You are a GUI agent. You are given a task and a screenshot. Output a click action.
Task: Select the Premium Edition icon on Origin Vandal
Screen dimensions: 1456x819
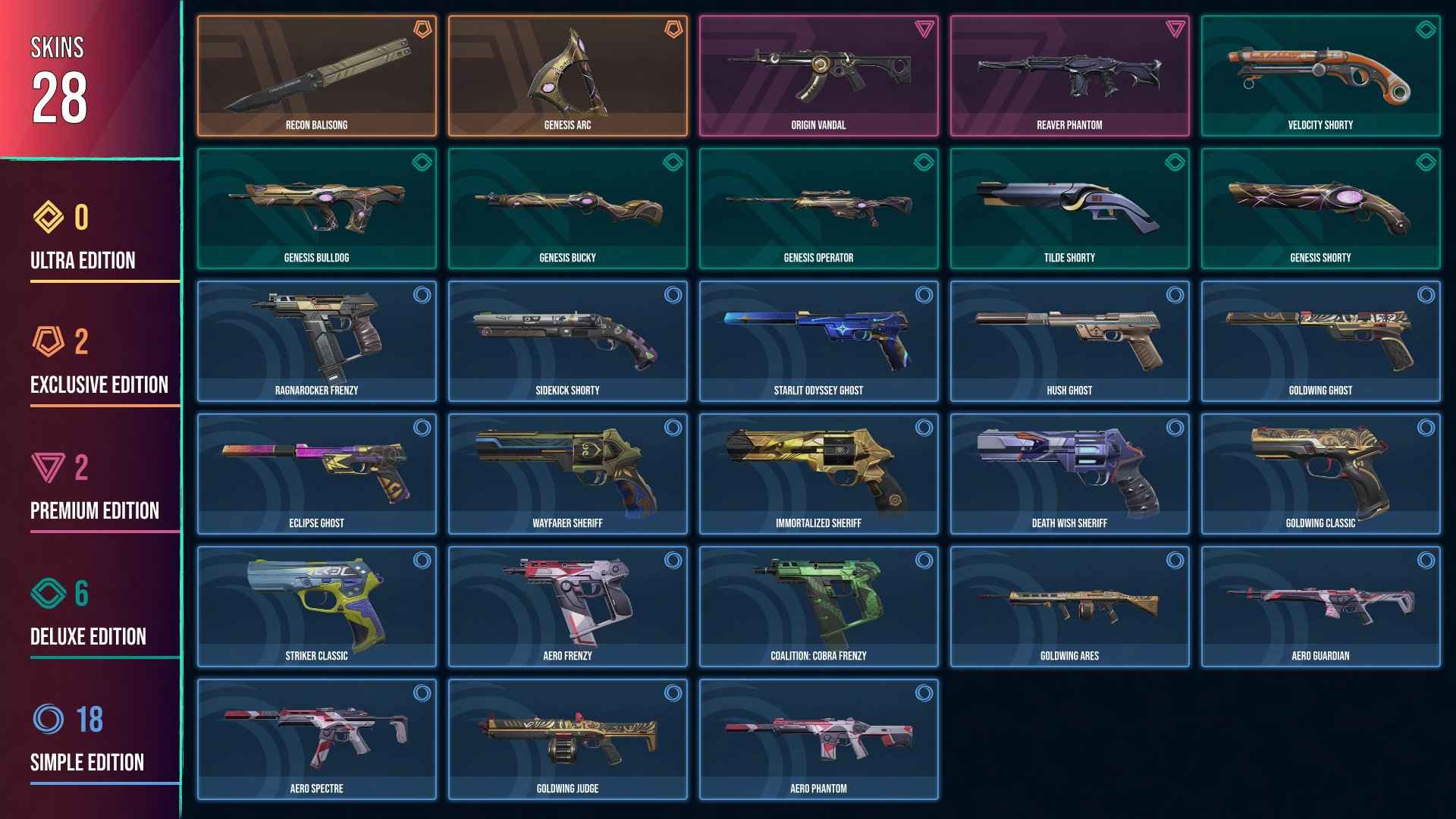pos(924,30)
